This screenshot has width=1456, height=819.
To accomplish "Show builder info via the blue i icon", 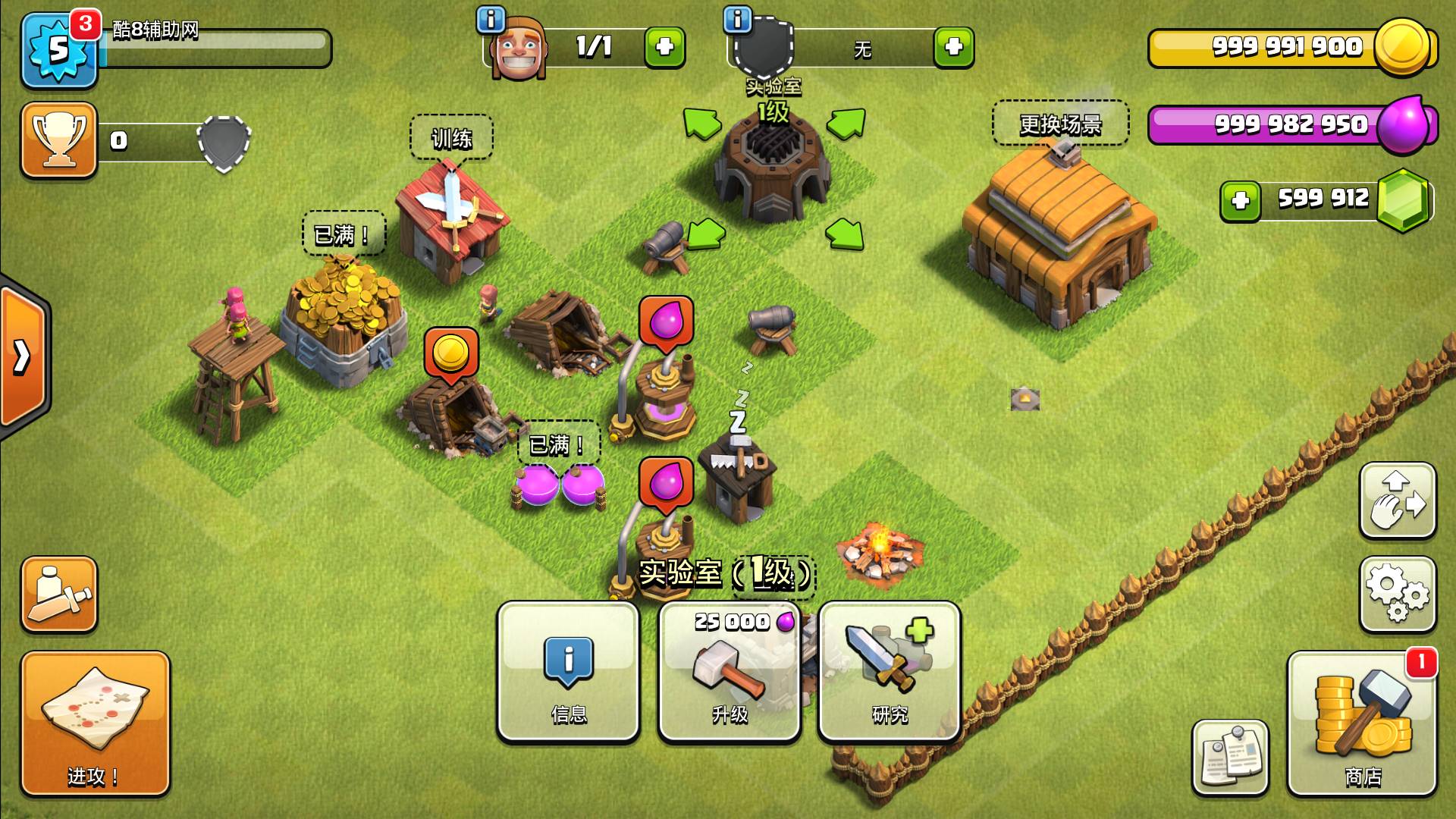I will click(491, 19).
